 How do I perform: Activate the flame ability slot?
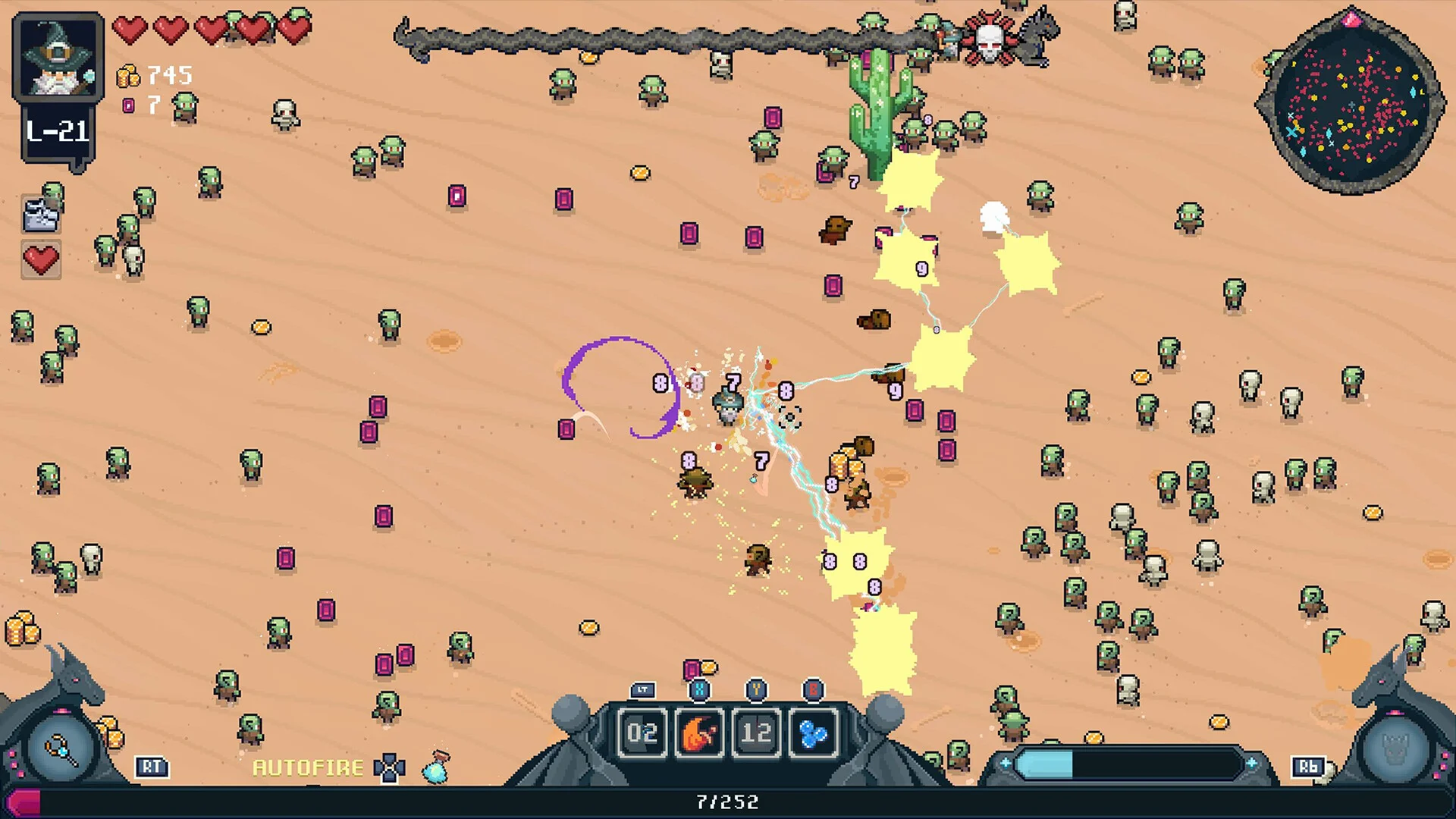click(699, 733)
